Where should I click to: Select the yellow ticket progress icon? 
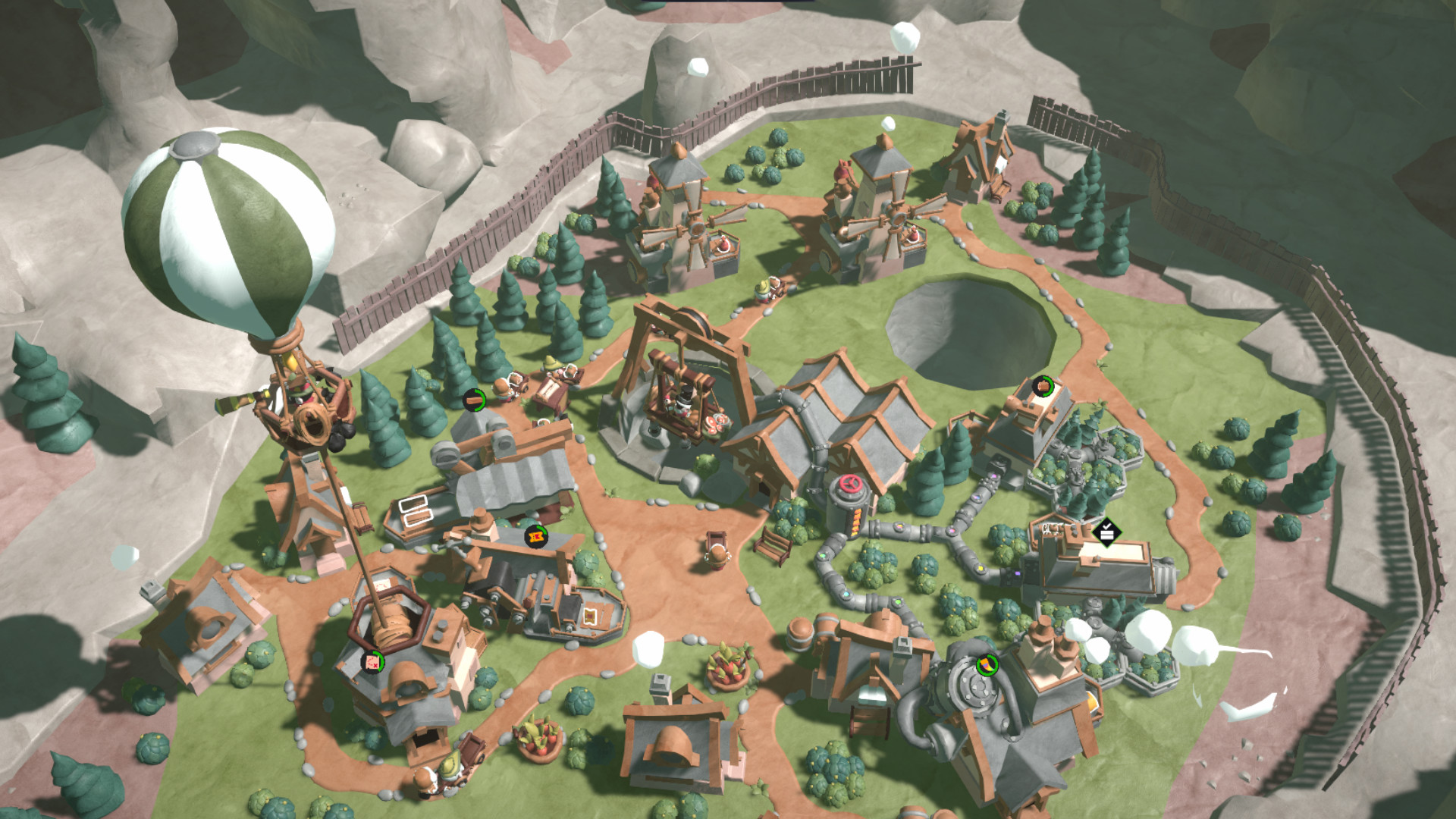point(536,536)
